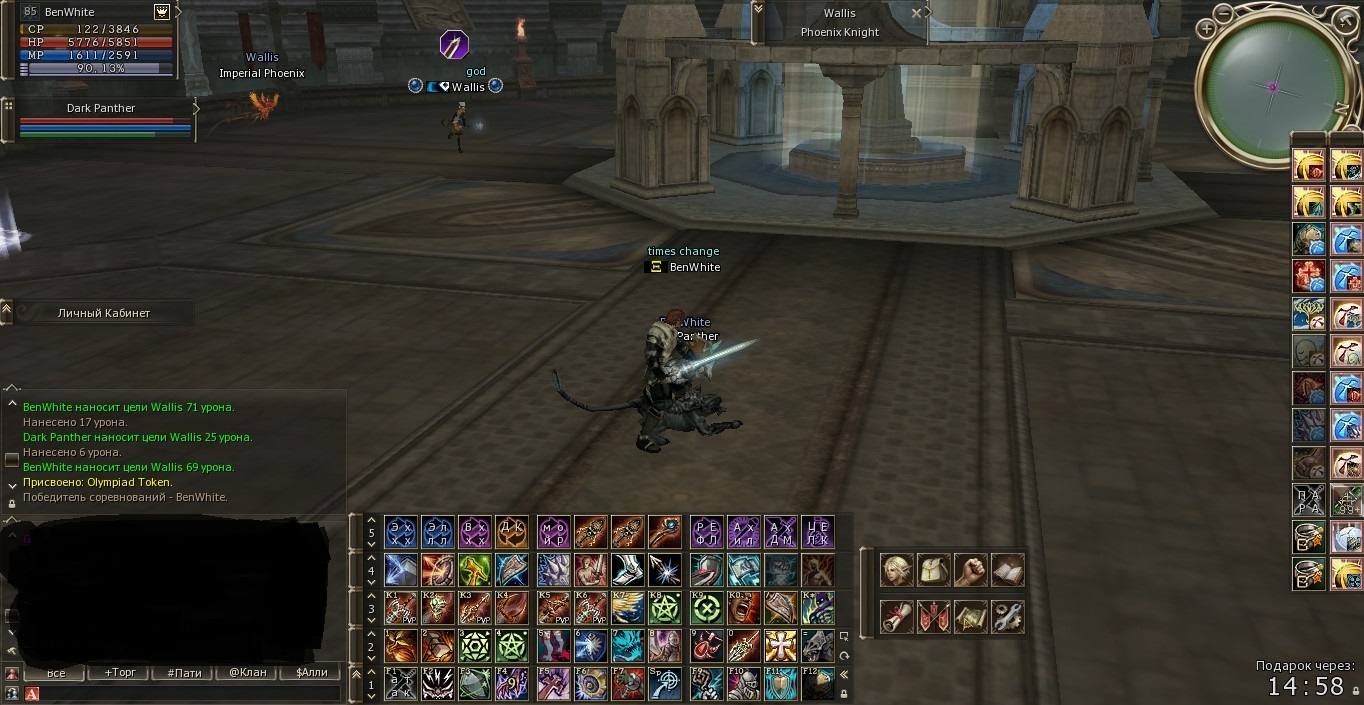Activate the golden cross skill slot
Screen dimensions: 1364x705
(779, 645)
